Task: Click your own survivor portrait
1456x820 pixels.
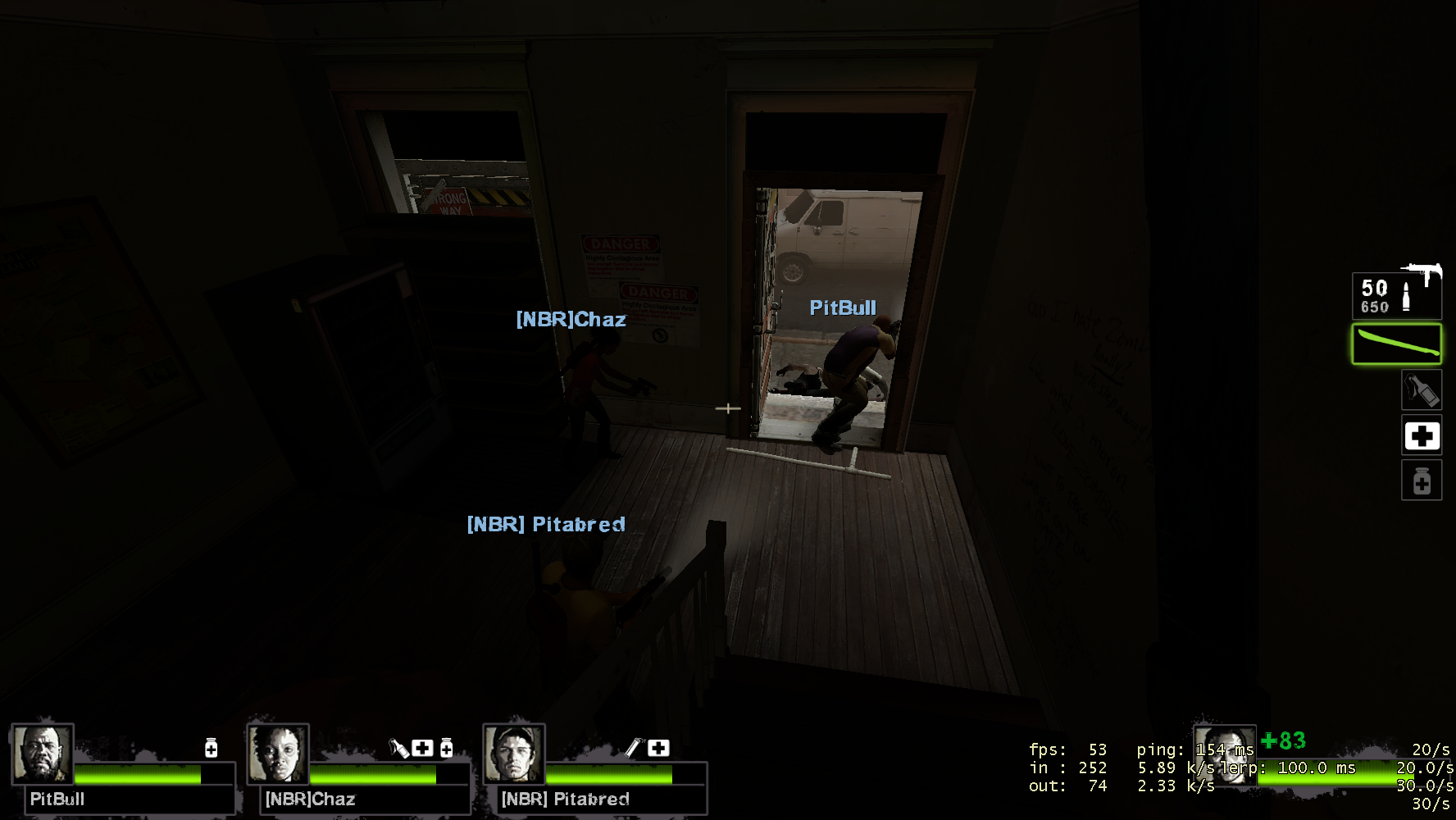Action: coord(1224,754)
